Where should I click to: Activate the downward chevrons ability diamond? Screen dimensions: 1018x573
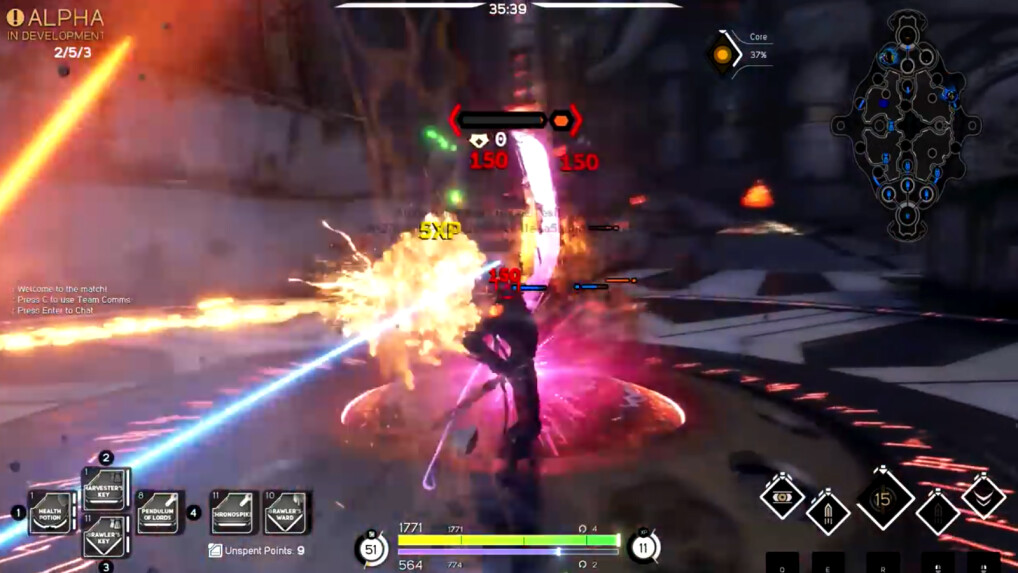point(983,497)
